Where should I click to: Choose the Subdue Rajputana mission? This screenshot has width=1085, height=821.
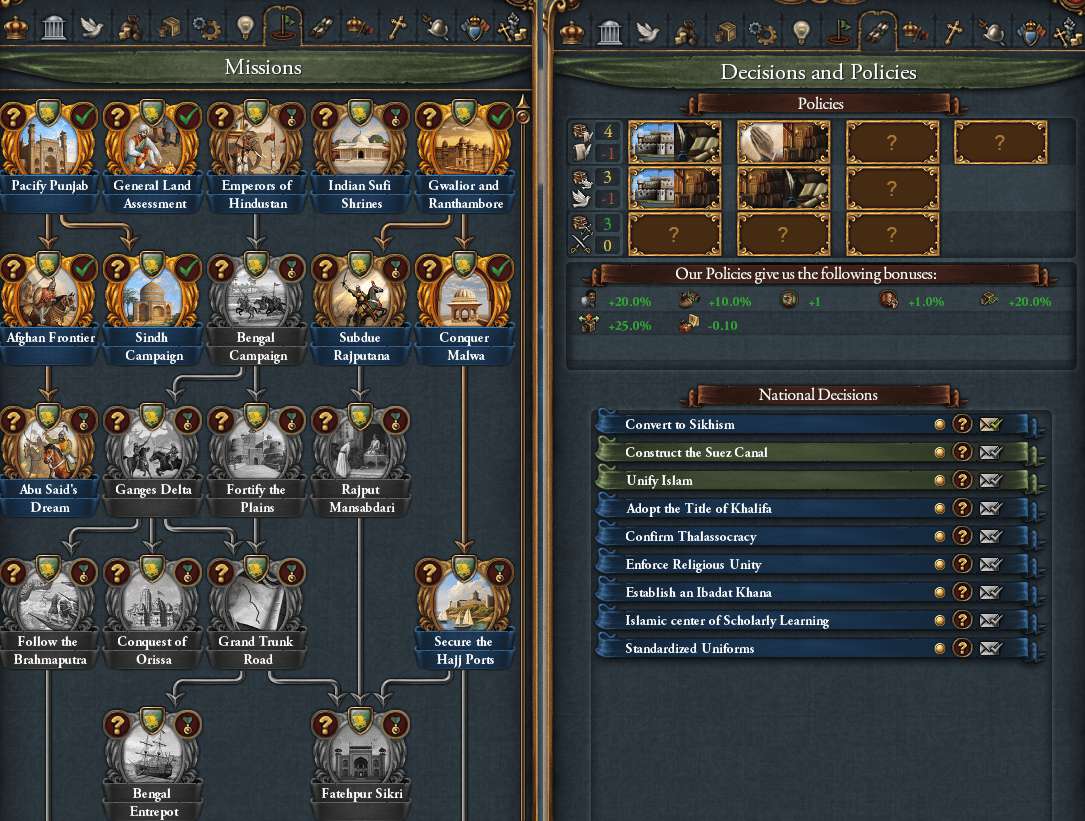coord(361,303)
